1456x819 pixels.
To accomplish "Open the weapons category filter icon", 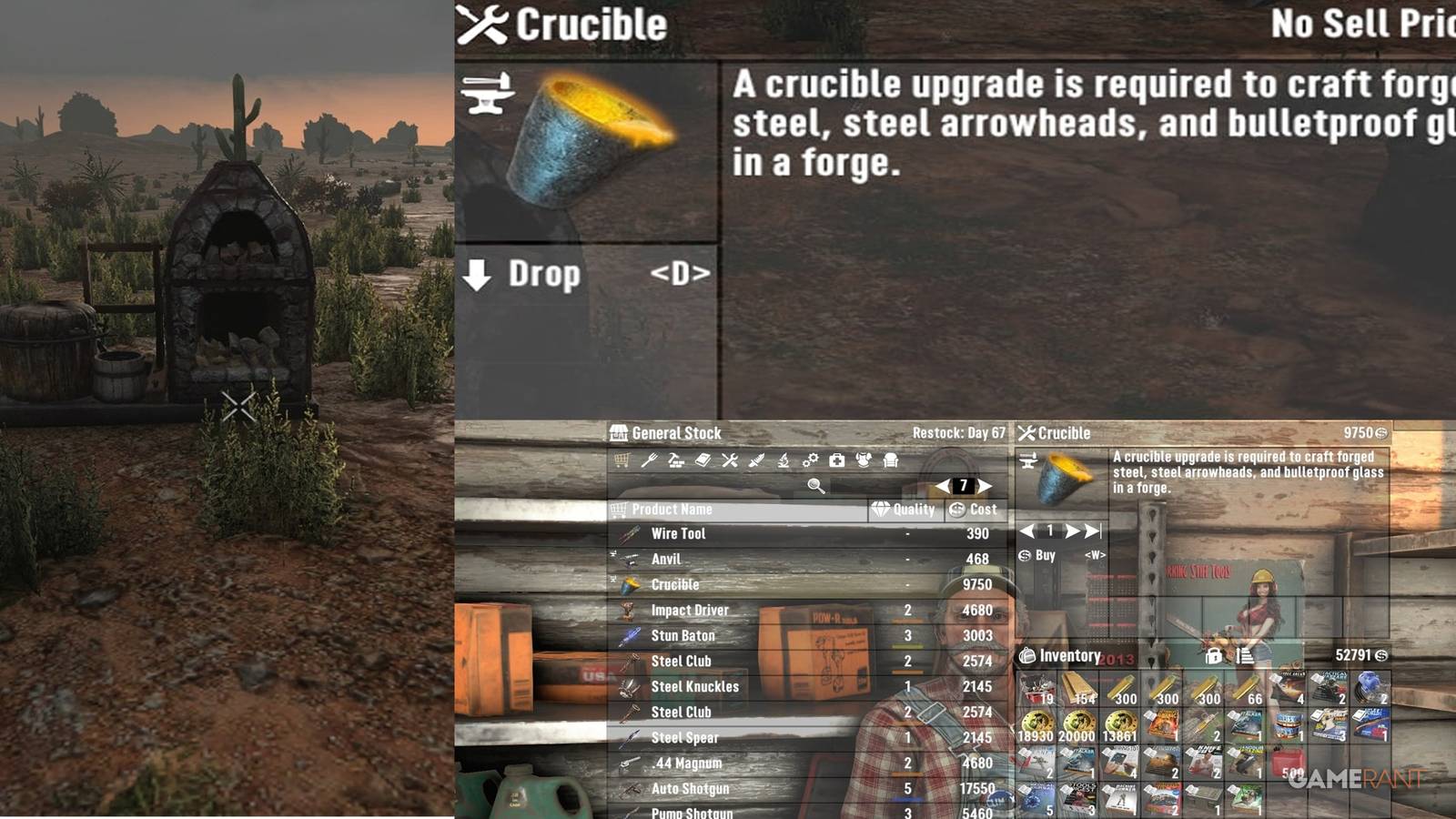I will [x=756, y=460].
